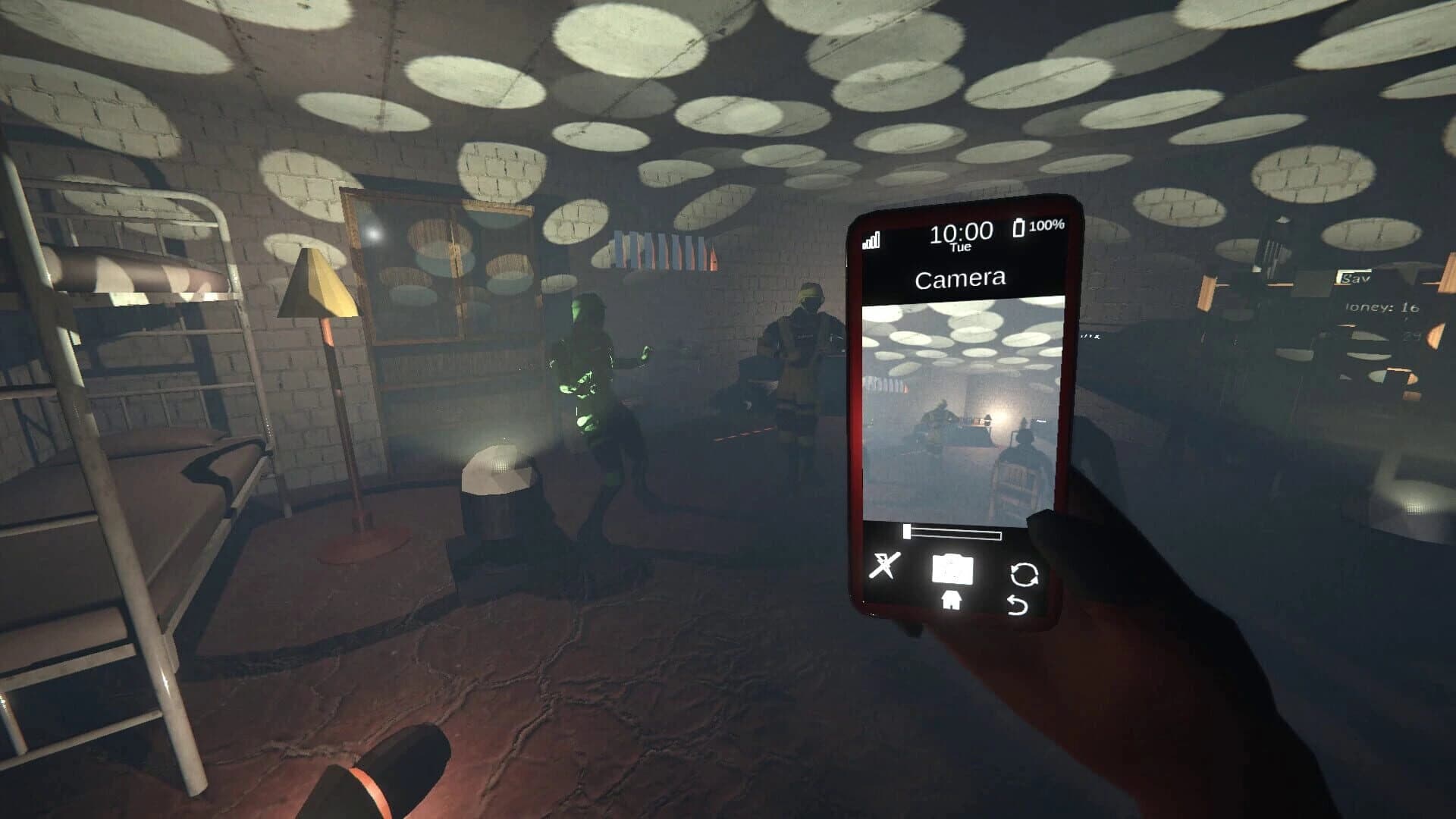Select the Tue day label under the clock

pos(962,247)
